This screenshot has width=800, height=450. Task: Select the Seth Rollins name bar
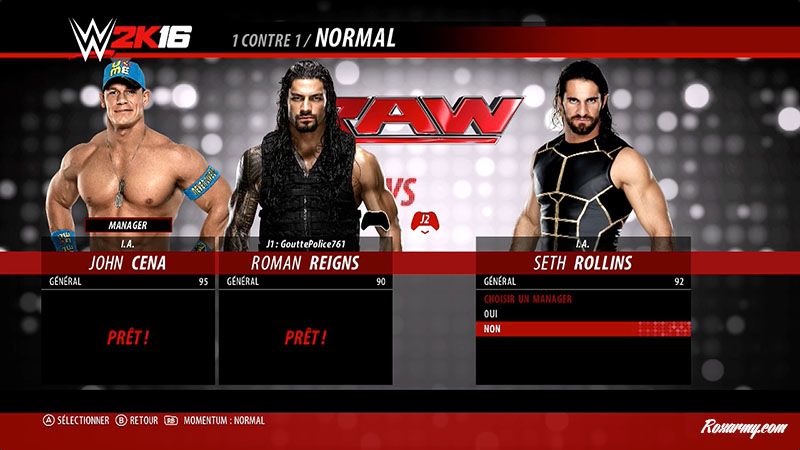click(583, 263)
